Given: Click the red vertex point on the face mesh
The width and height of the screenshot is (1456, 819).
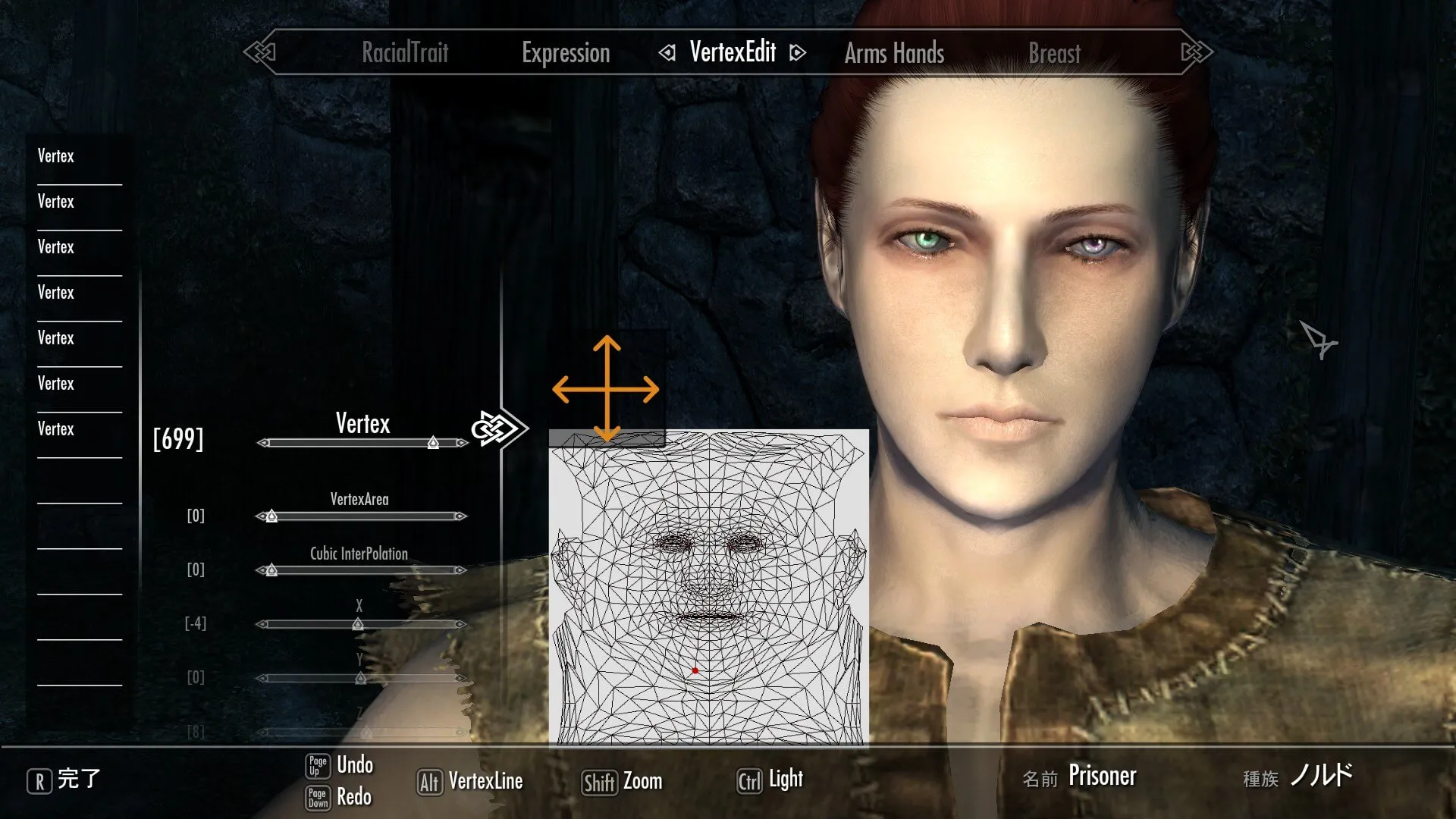Looking at the screenshot, I should tap(695, 670).
